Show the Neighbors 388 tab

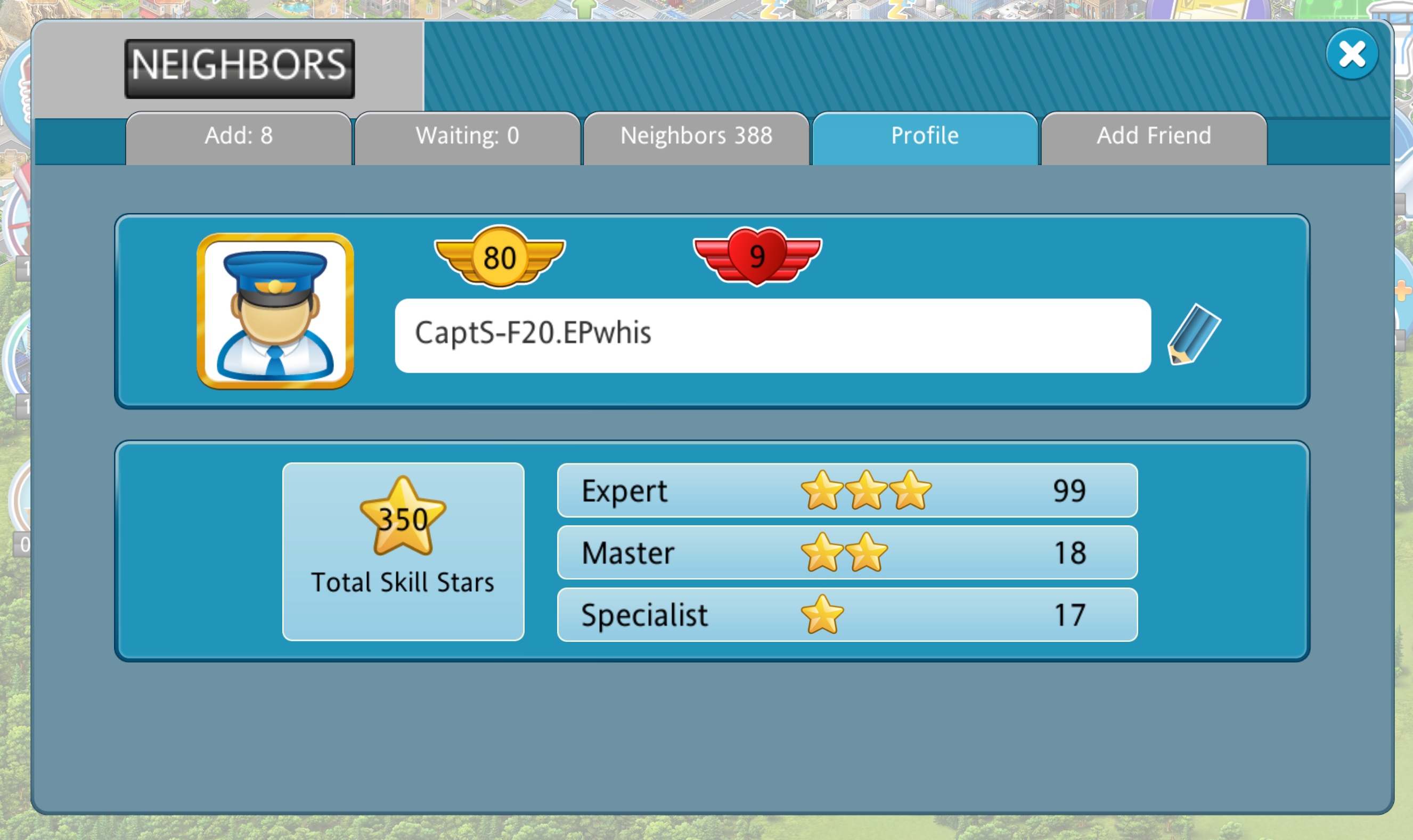point(696,137)
